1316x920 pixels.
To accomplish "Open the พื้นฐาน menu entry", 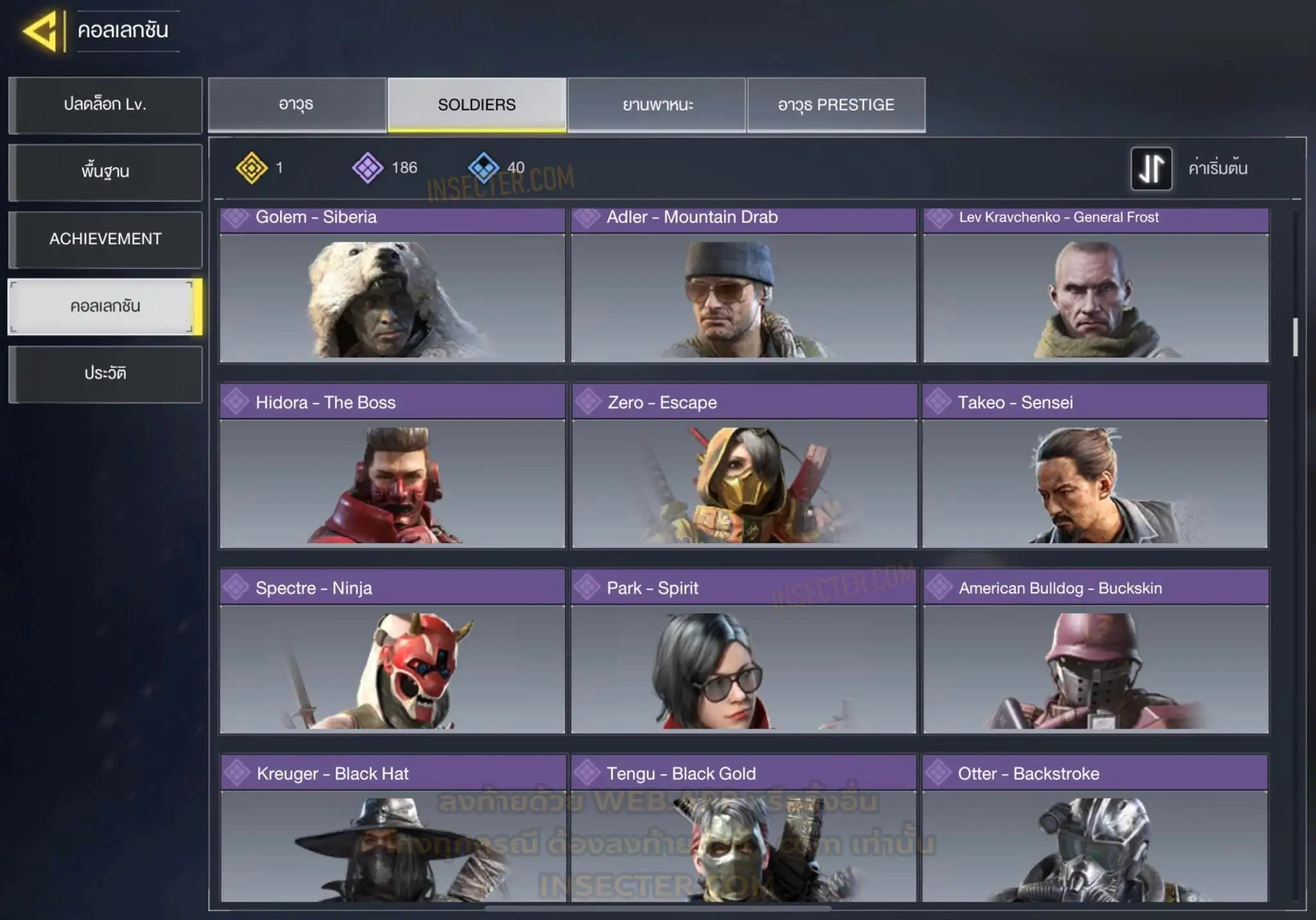I will pyautogui.click(x=105, y=172).
